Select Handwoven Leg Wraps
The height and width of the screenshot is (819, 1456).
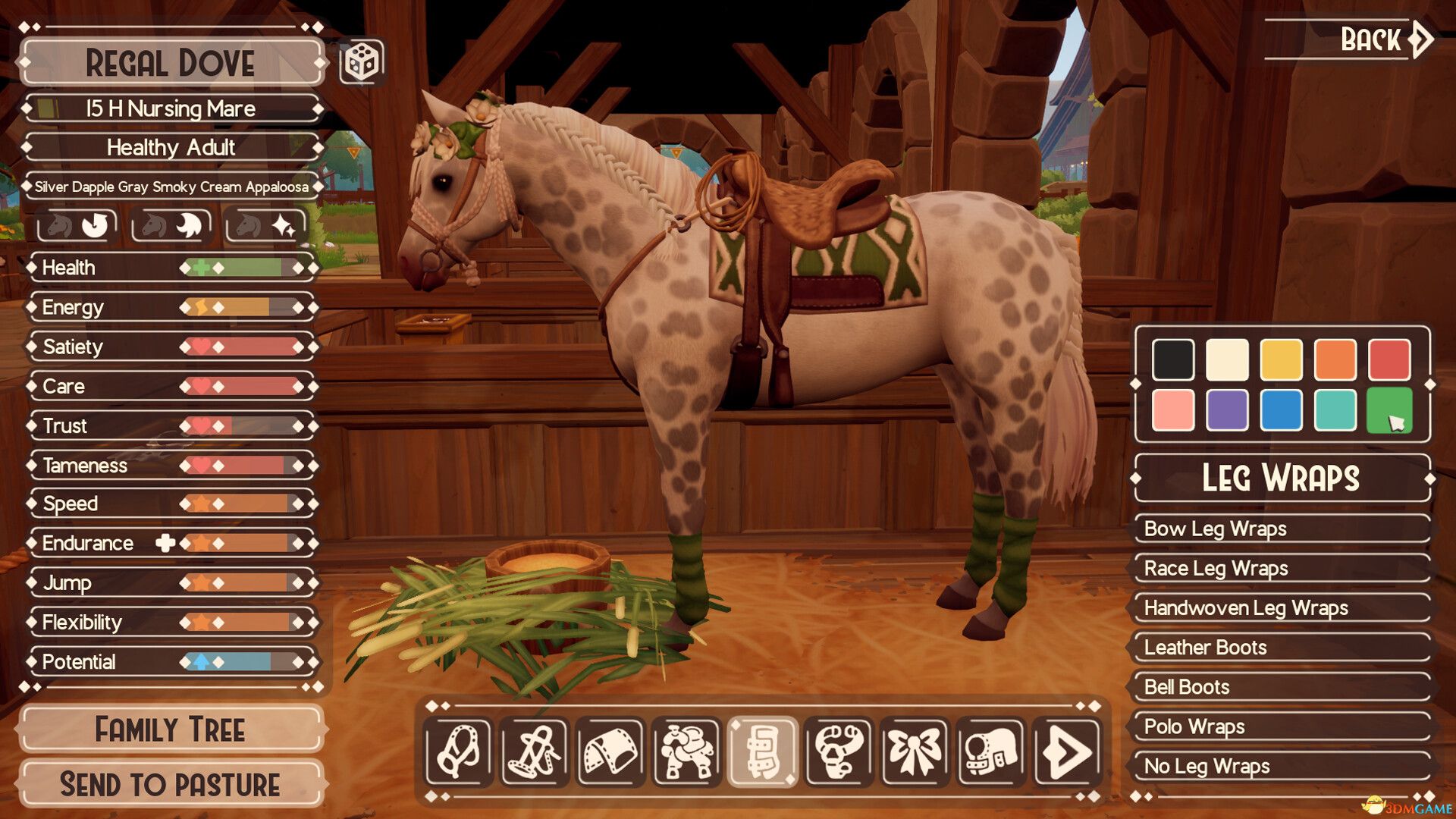click(x=1280, y=608)
